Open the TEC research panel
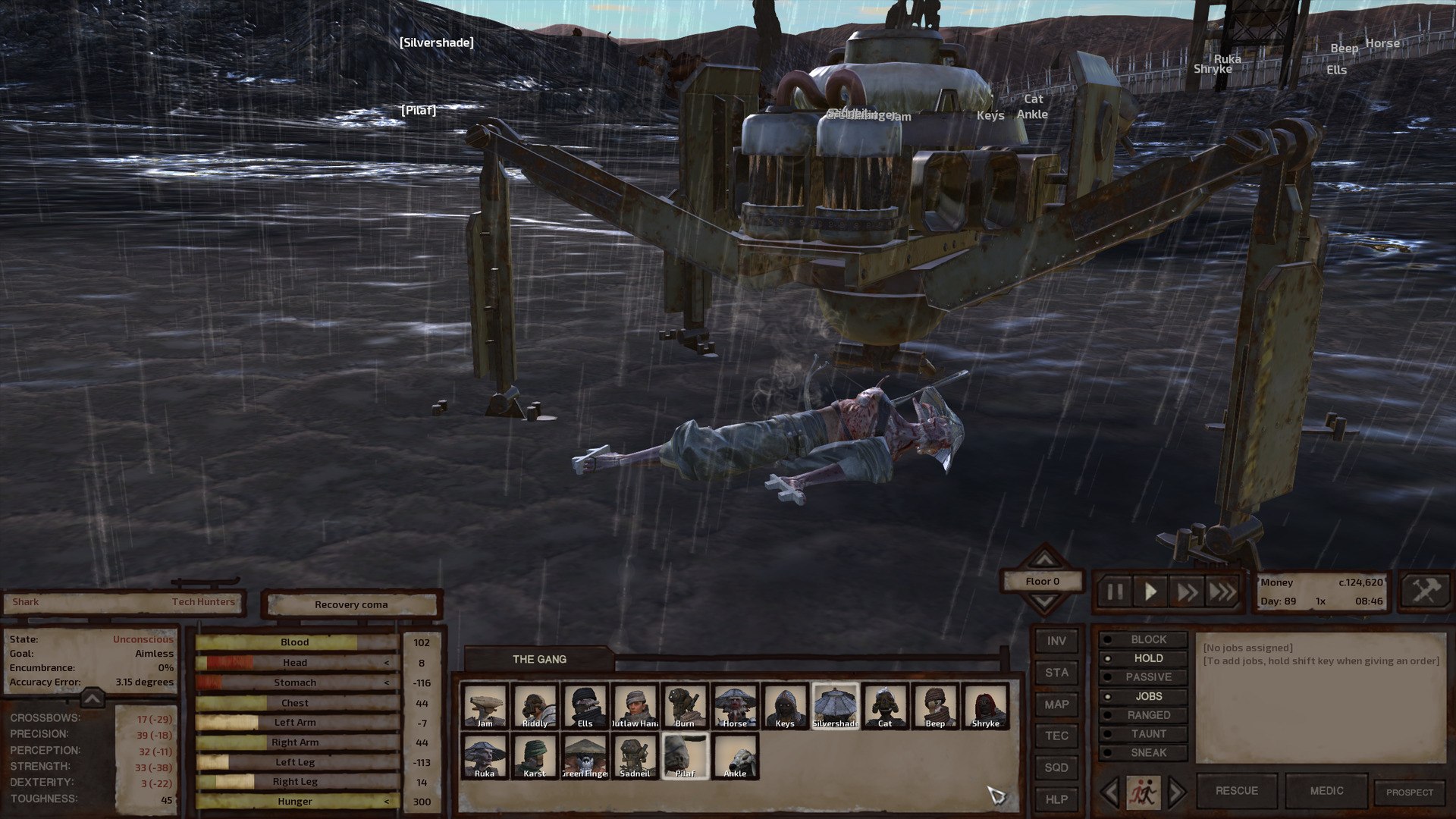Image resolution: width=1456 pixels, height=819 pixels. click(x=1056, y=736)
